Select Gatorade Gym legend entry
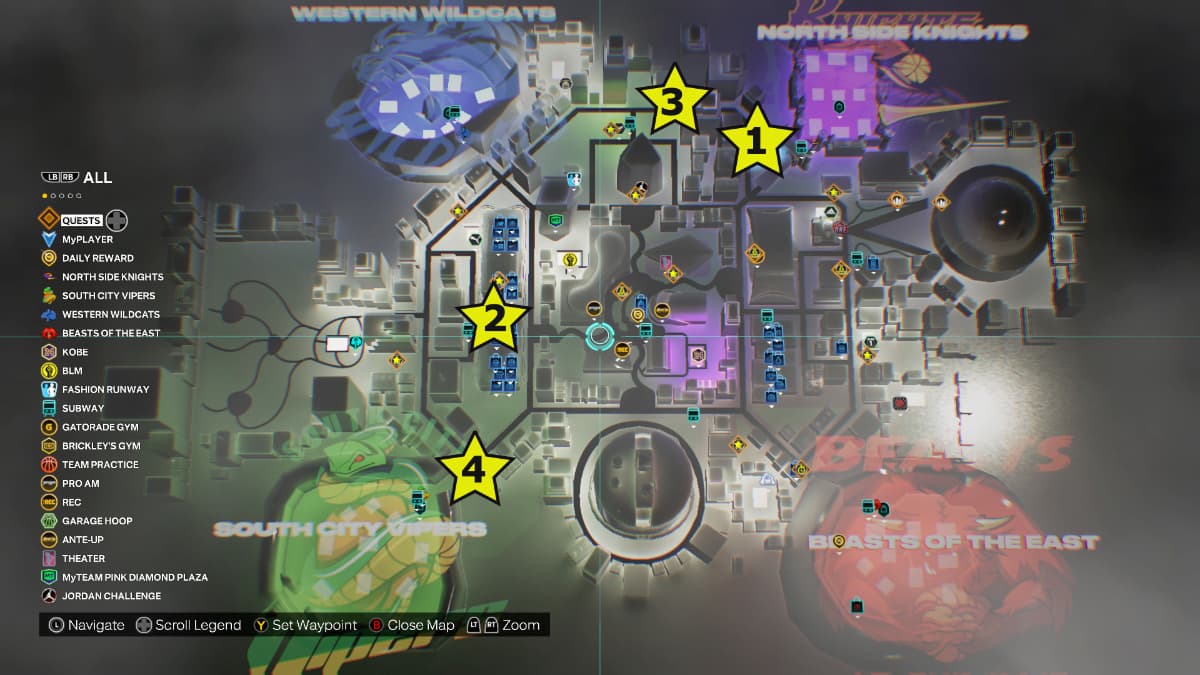Screen dimensions: 1200x675 pos(99,427)
